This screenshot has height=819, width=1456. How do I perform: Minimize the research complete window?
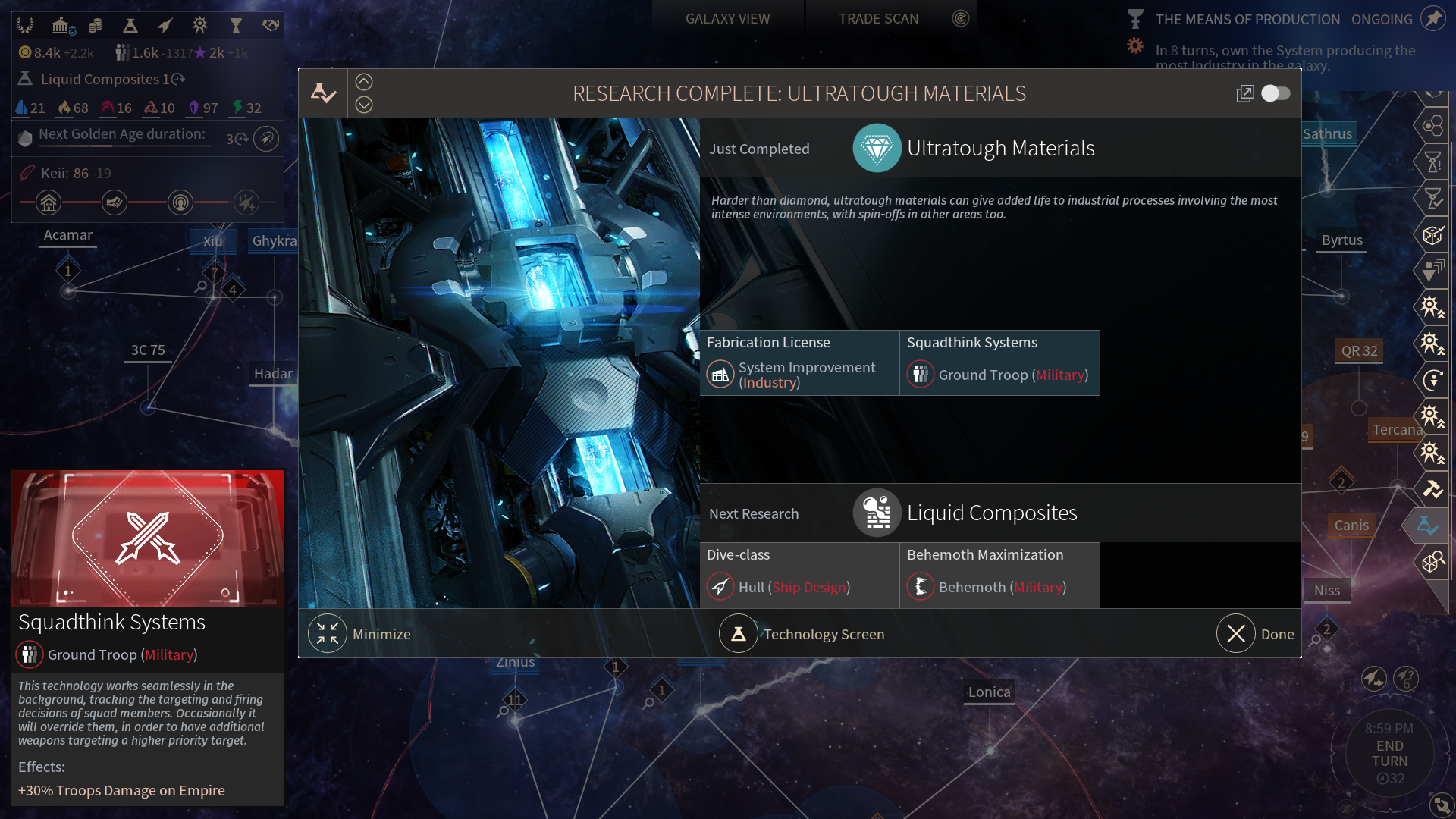point(328,634)
